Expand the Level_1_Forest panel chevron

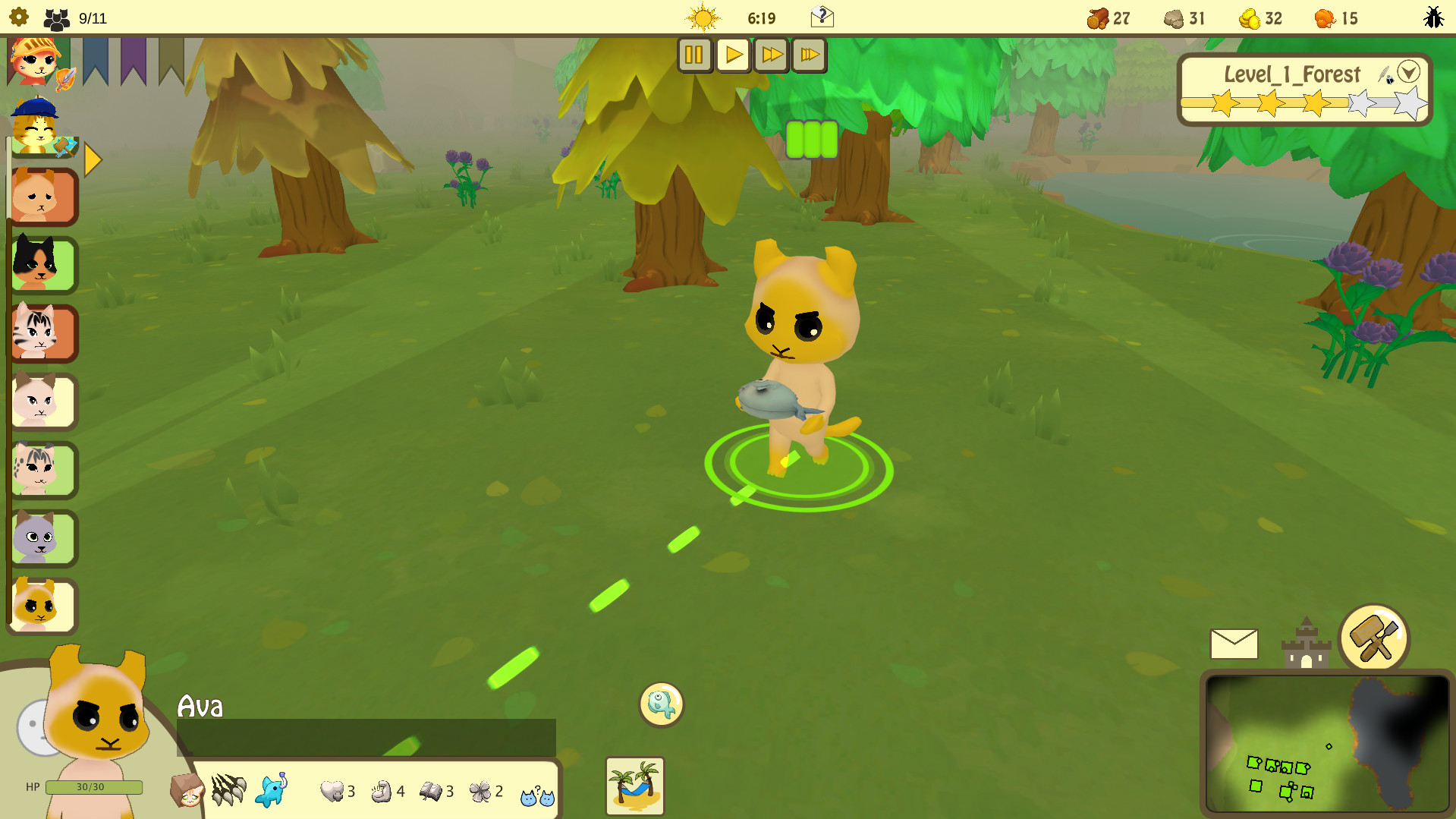point(1410,72)
